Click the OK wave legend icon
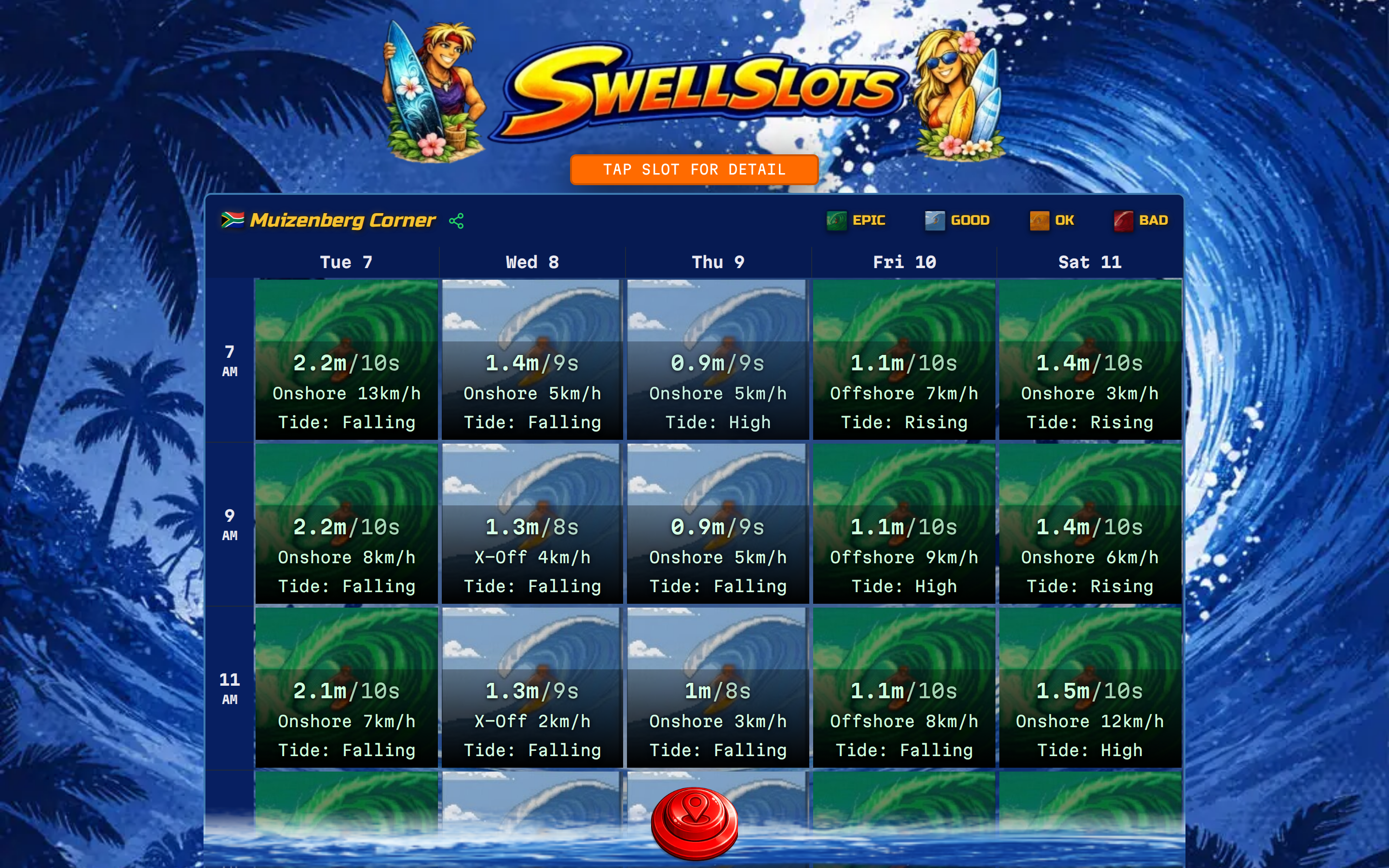 point(1039,220)
